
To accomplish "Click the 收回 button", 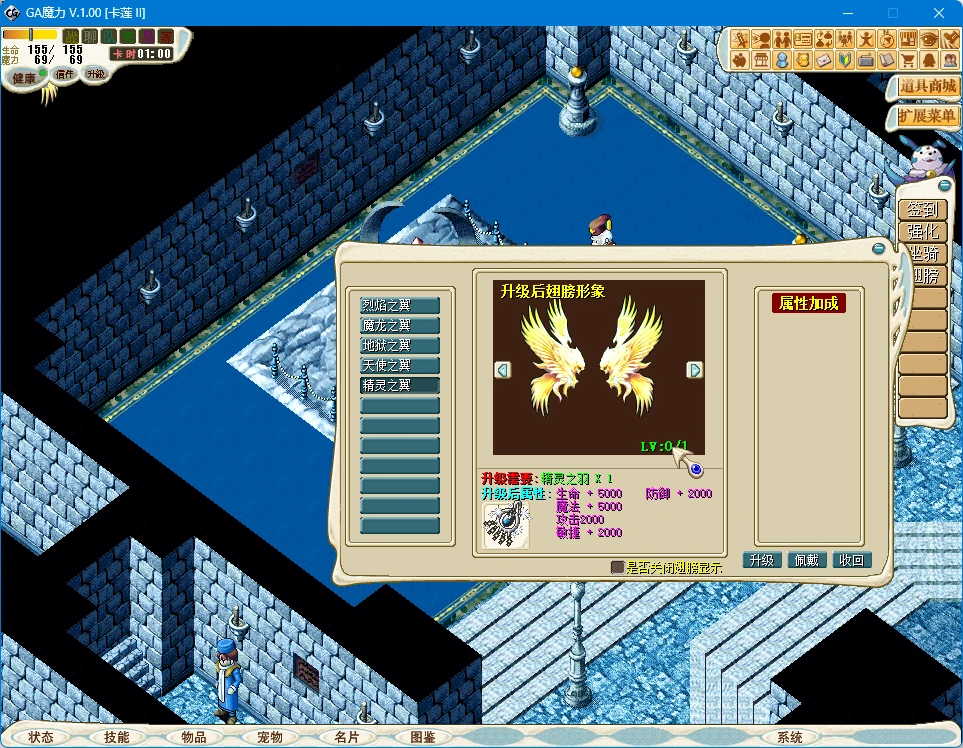I will [x=852, y=560].
